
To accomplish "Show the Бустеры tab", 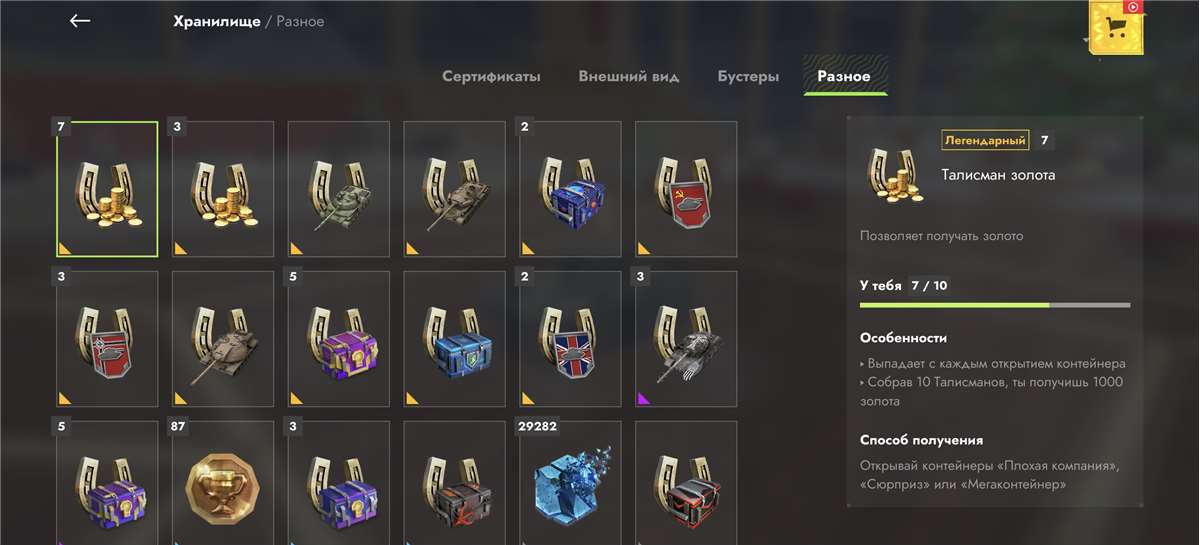I will (x=748, y=76).
